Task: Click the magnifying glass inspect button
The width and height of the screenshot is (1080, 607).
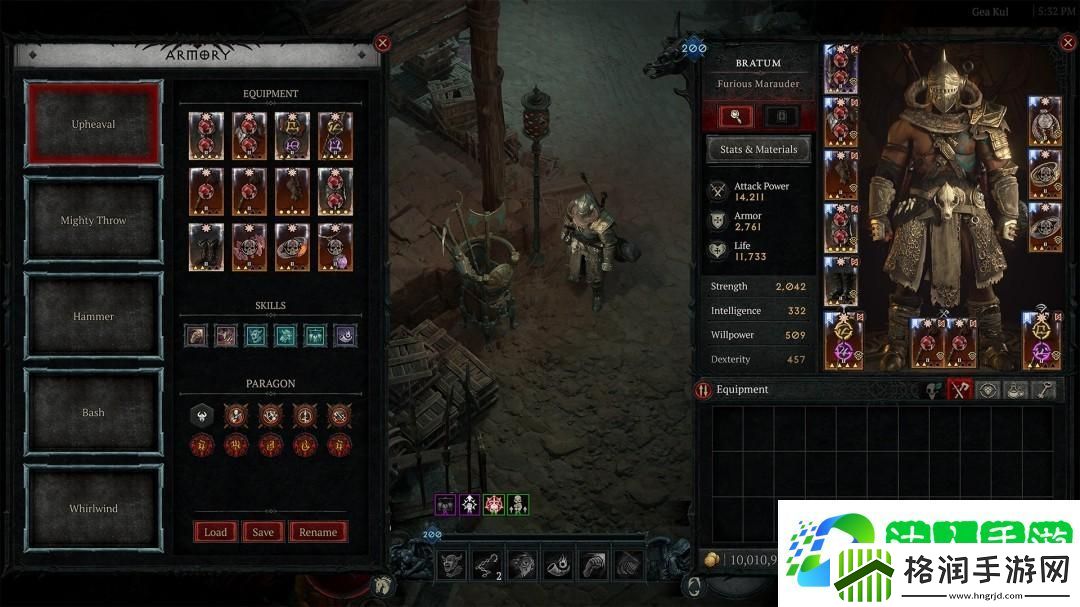Action: 736,116
